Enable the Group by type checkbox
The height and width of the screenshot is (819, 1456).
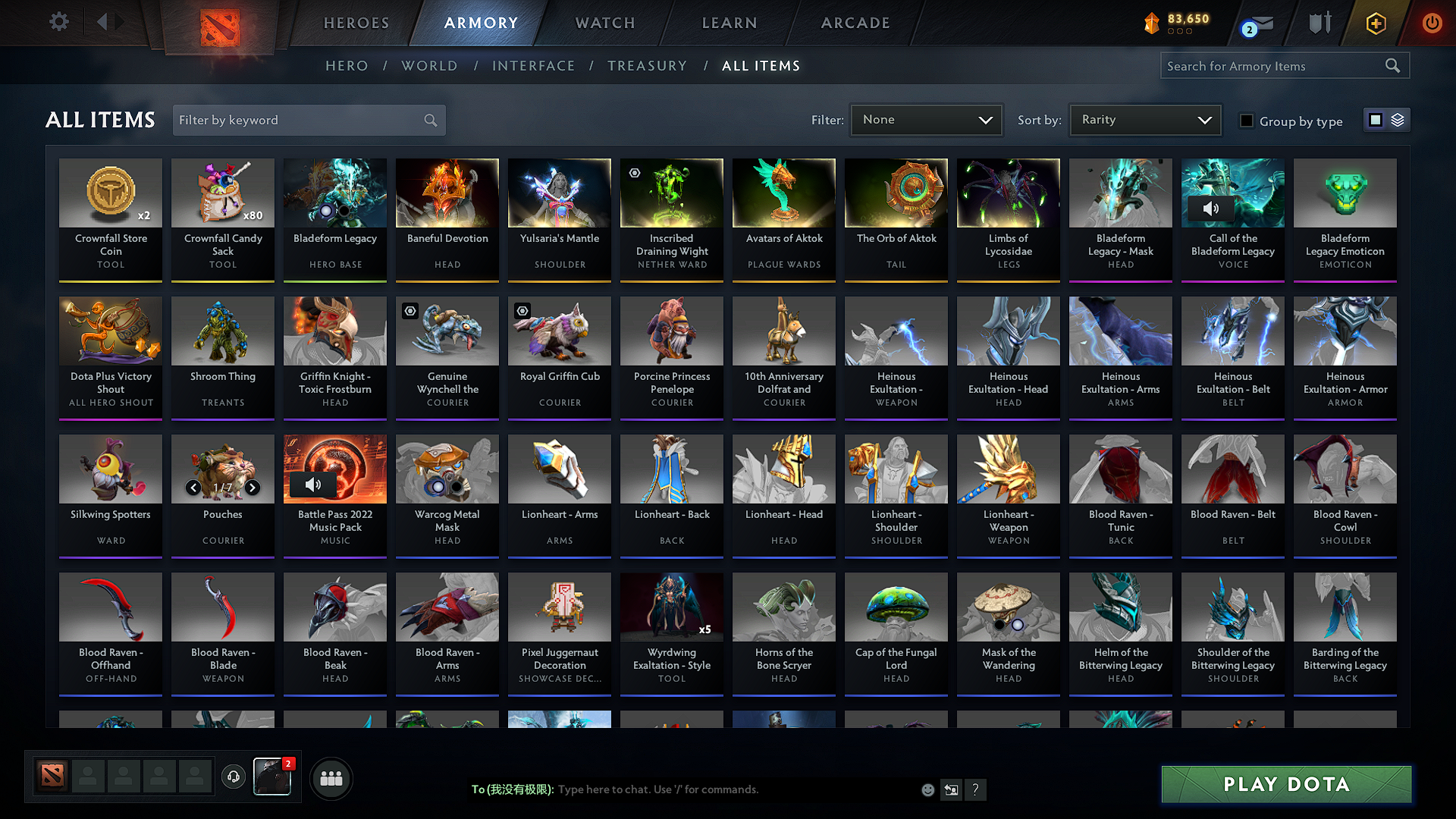tap(1246, 120)
